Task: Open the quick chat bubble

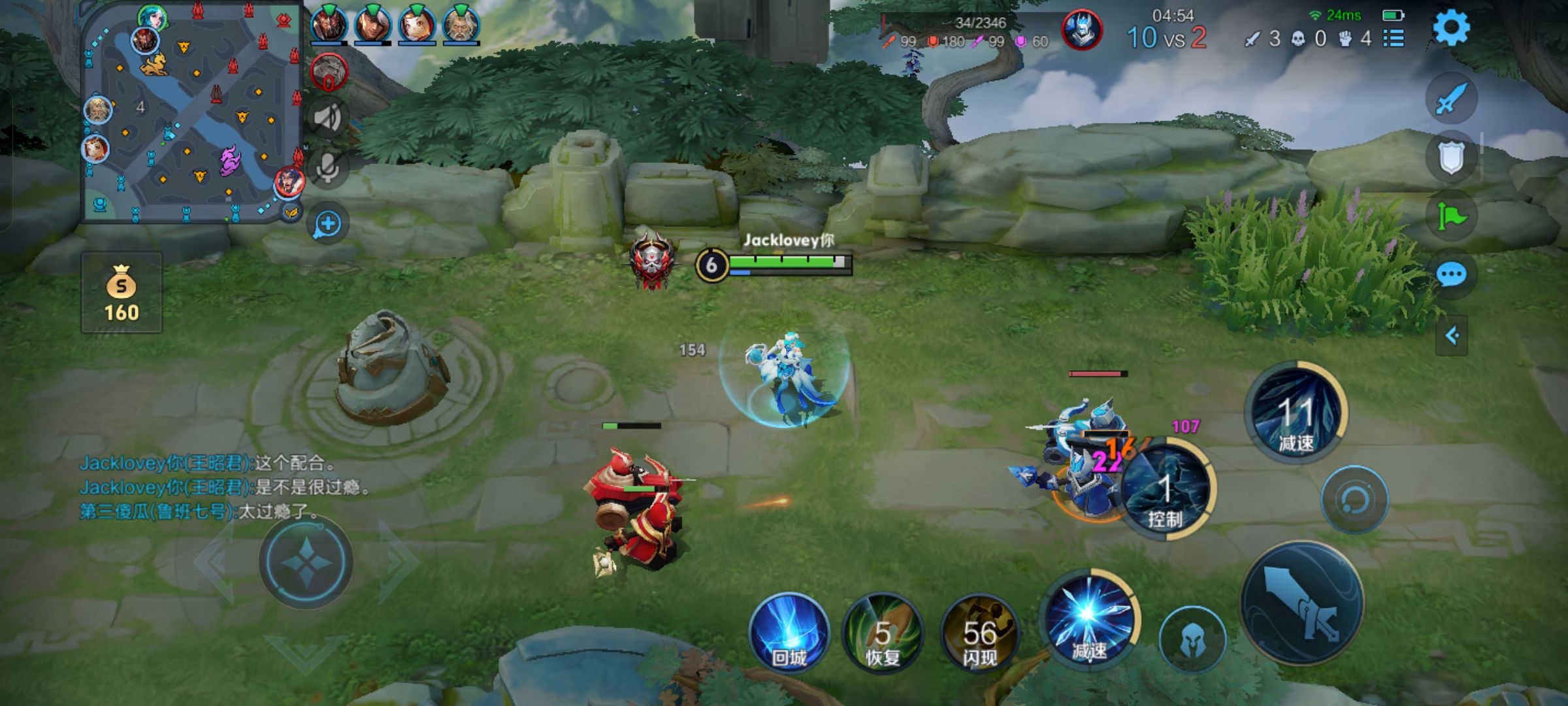Action: pyautogui.click(x=1451, y=275)
